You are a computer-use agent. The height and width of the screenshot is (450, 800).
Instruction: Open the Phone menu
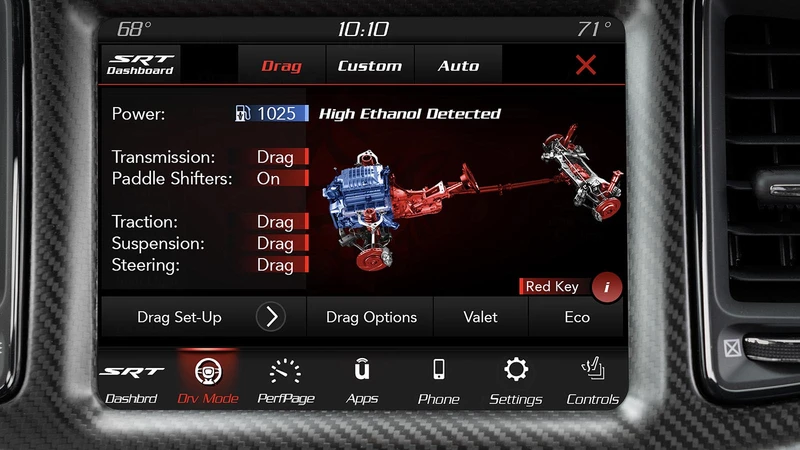coord(438,381)
